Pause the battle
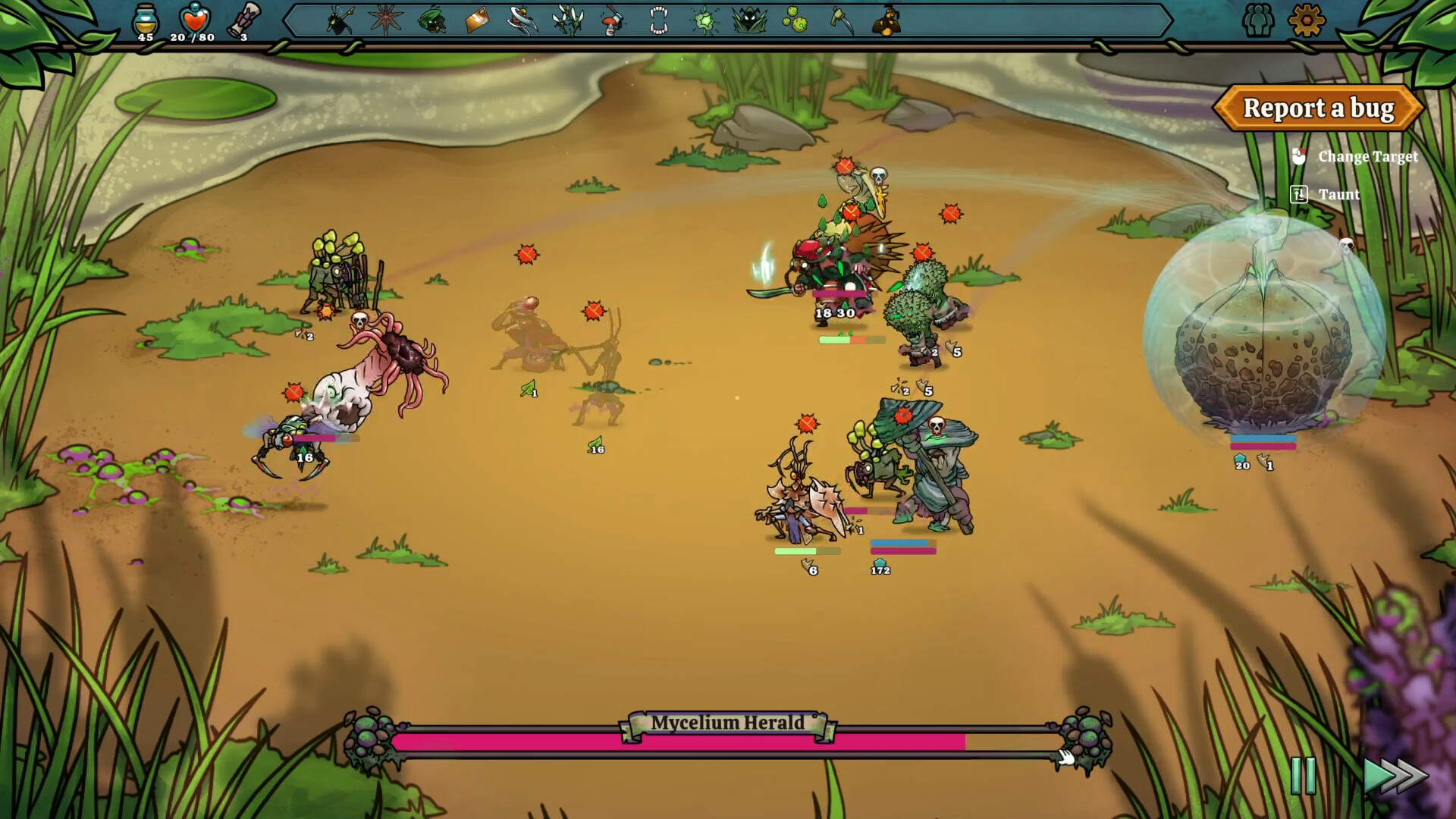The width and height of the screenshot is (1456, 819). coord(1303,775)
